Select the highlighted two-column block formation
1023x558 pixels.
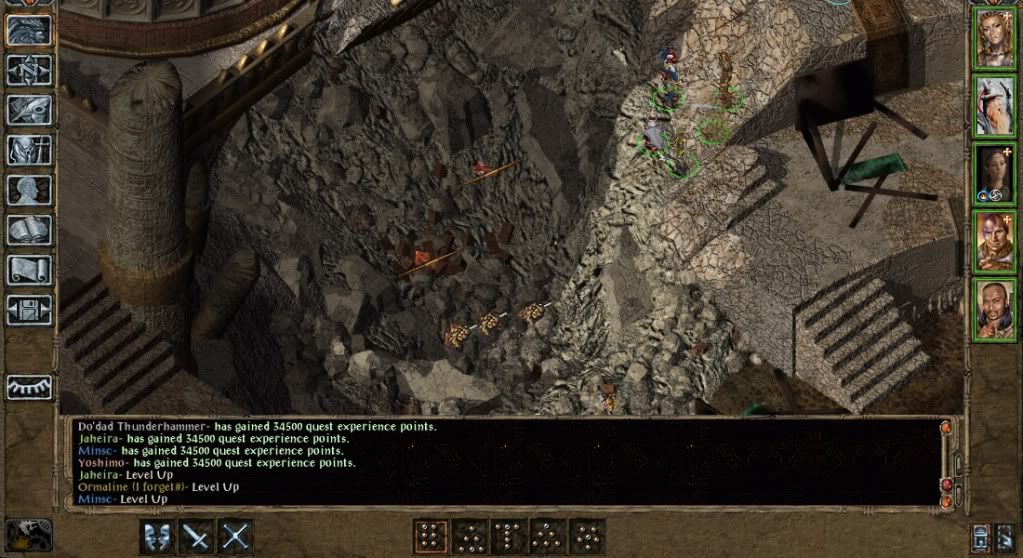[430, 536]
